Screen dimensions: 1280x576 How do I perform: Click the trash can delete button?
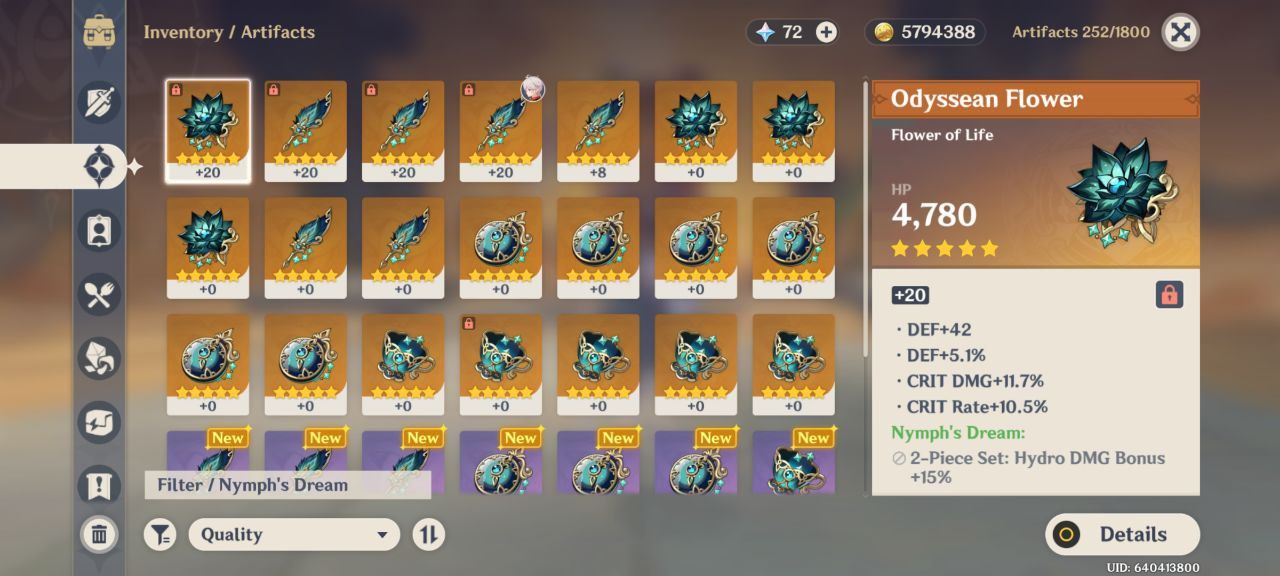[x=99, y=534]
